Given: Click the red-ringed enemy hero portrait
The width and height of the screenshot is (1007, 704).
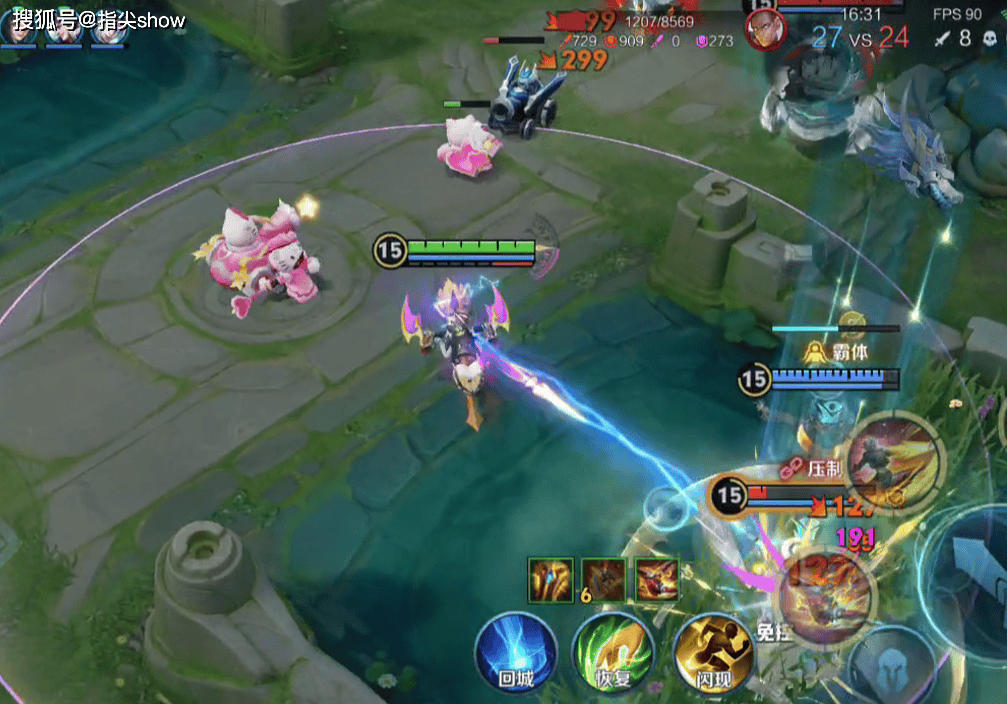Looking at the screenshot, I should tap(765, 27).
